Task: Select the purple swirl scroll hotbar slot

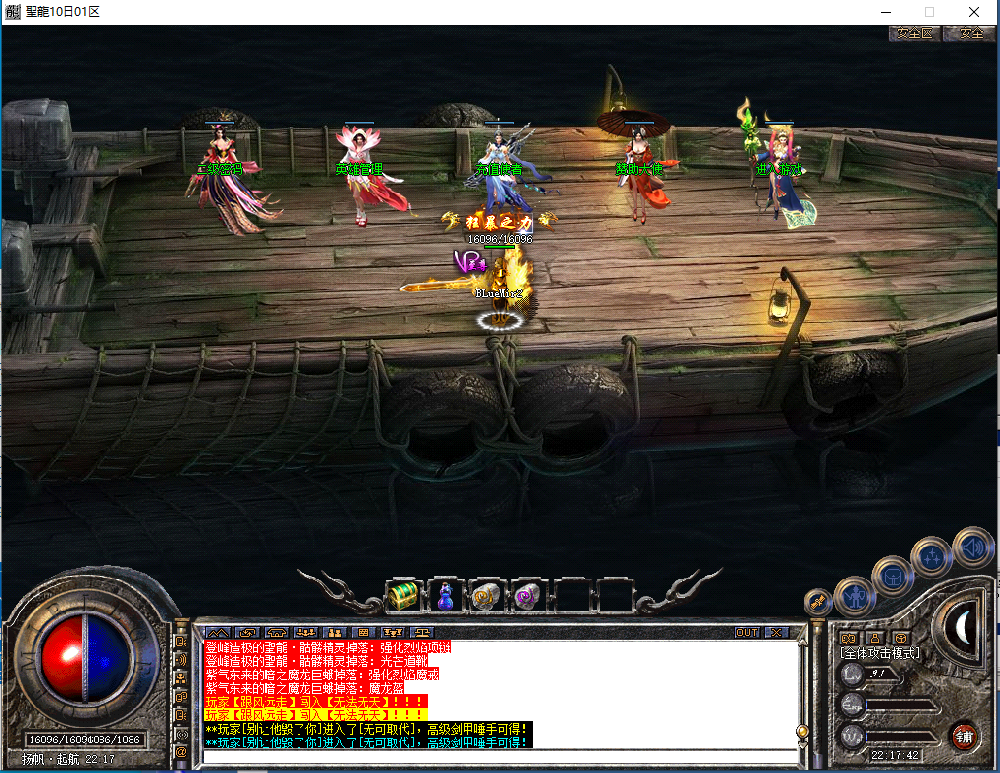Action: coord(527,596)
